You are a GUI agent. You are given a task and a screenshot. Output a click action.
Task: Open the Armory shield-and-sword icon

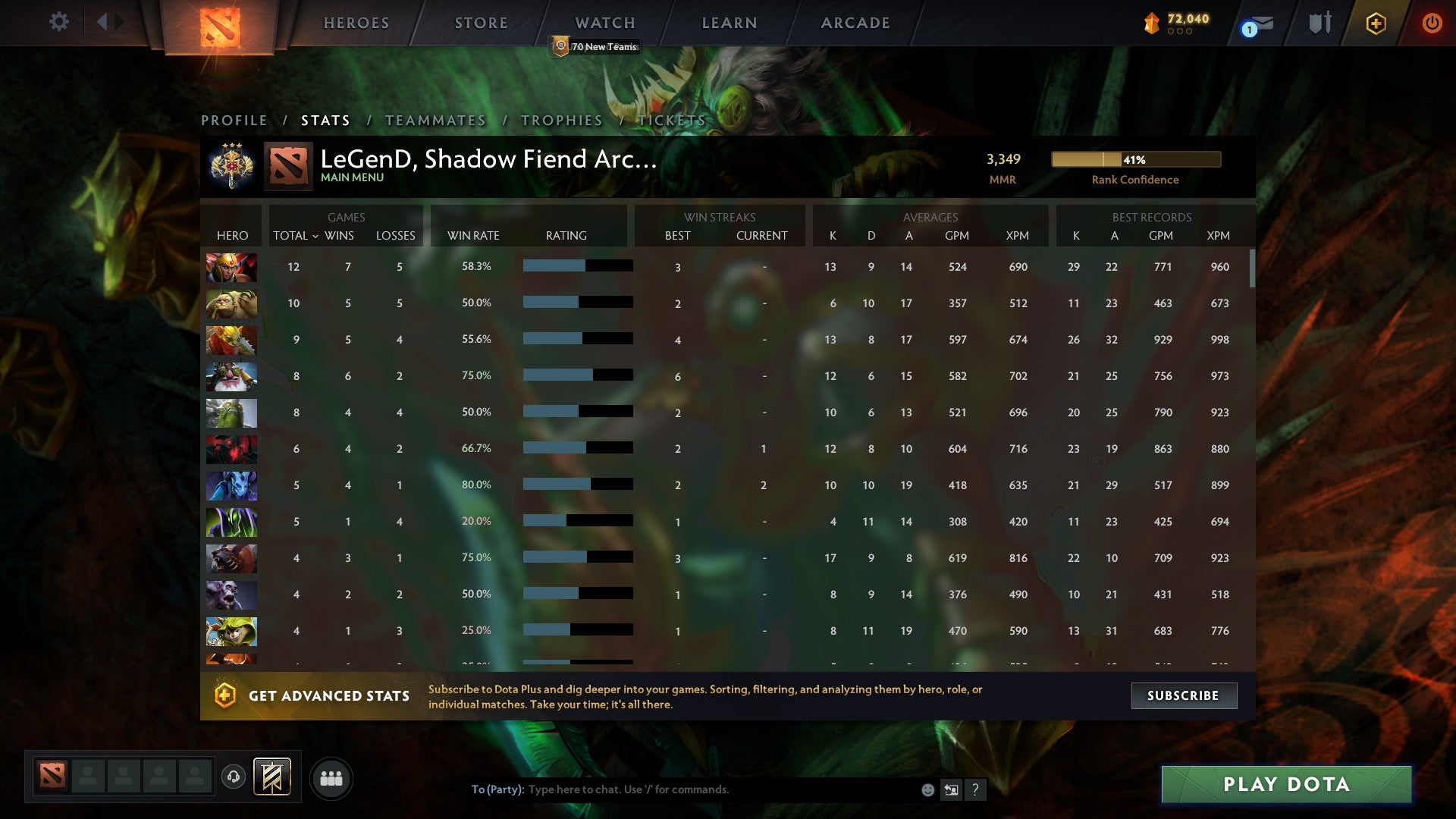(1319, 23)
